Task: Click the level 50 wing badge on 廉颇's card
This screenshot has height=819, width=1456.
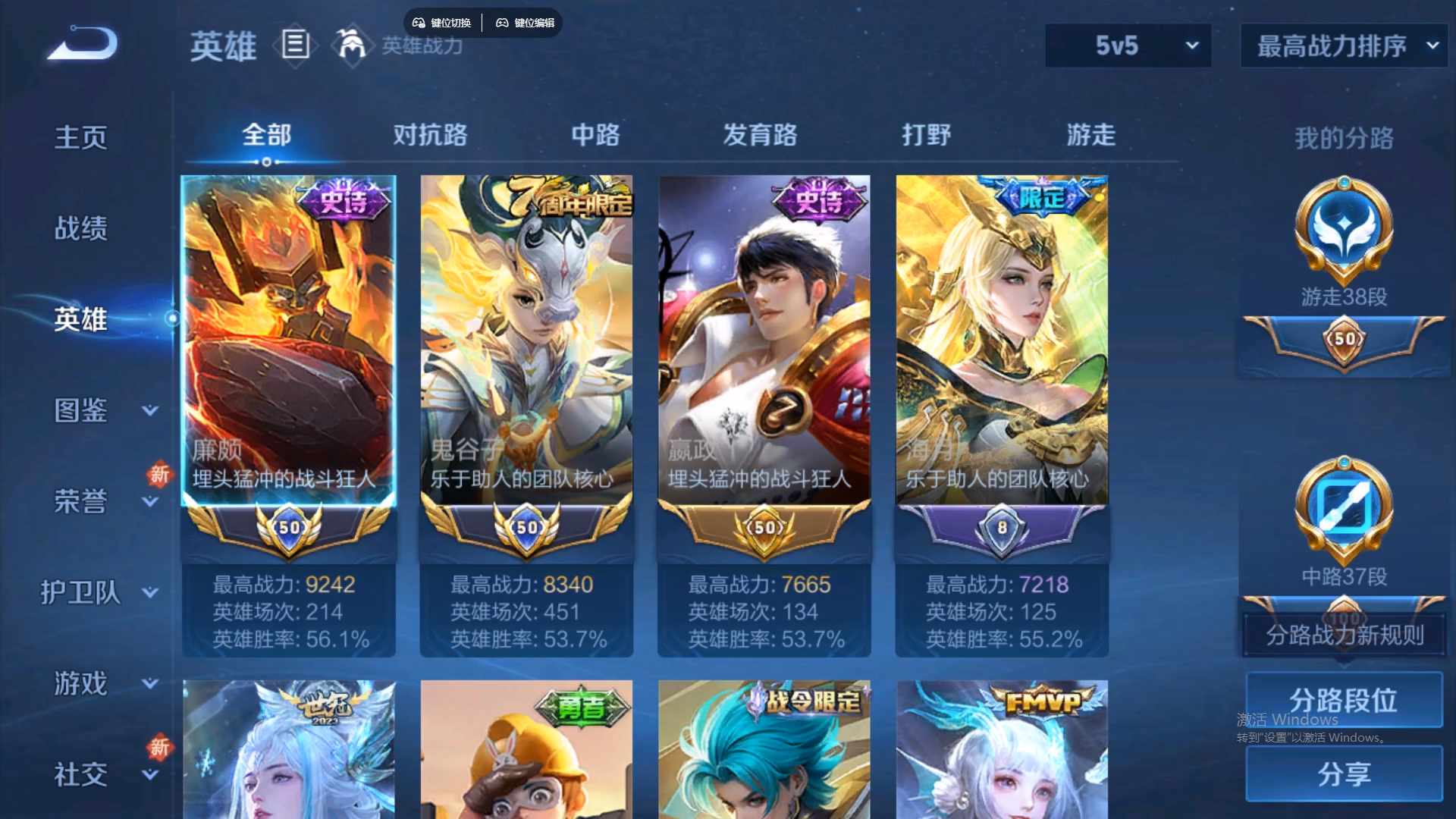Action: pos(288,528)
